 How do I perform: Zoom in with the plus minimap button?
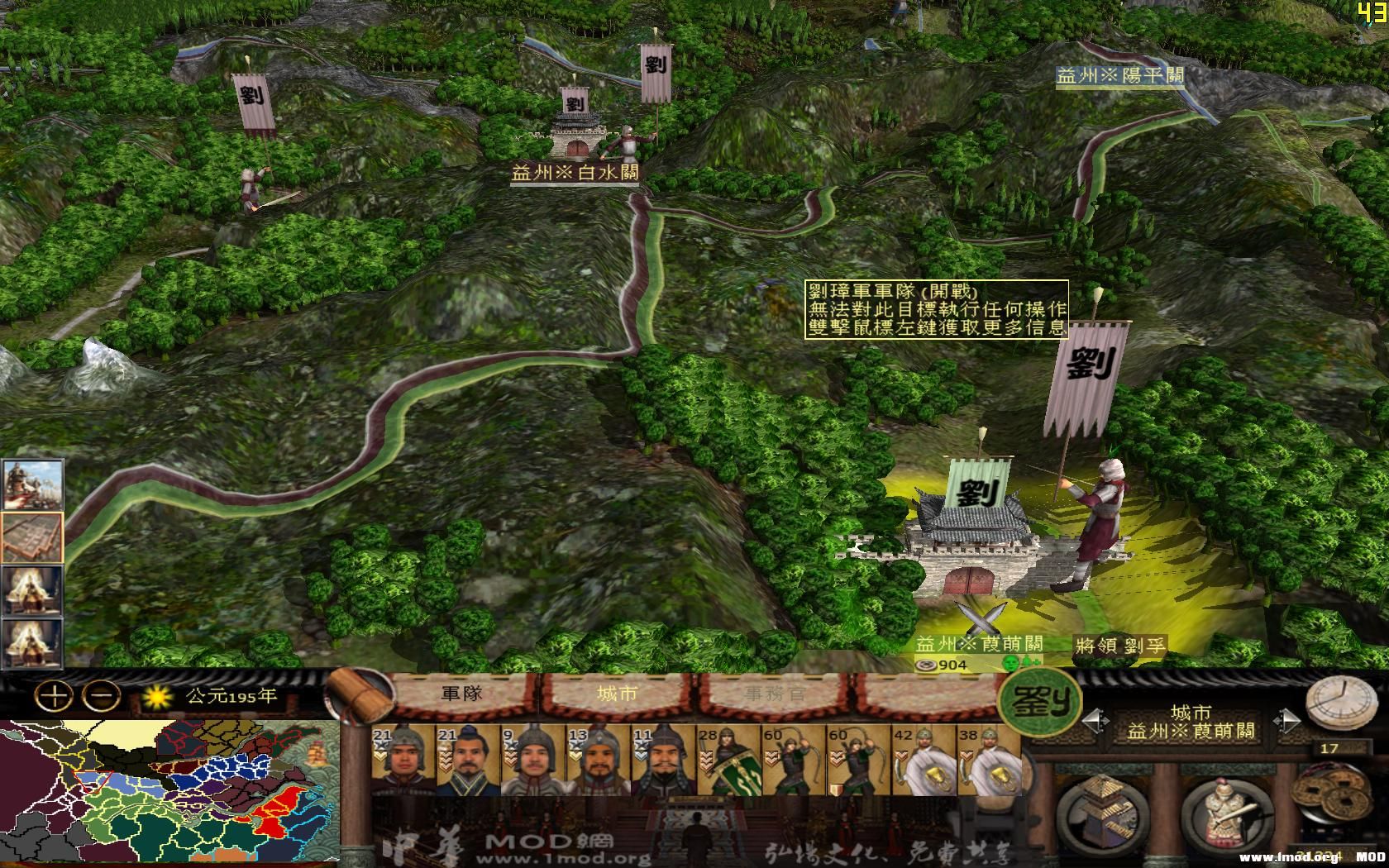[x=53, y=697]
